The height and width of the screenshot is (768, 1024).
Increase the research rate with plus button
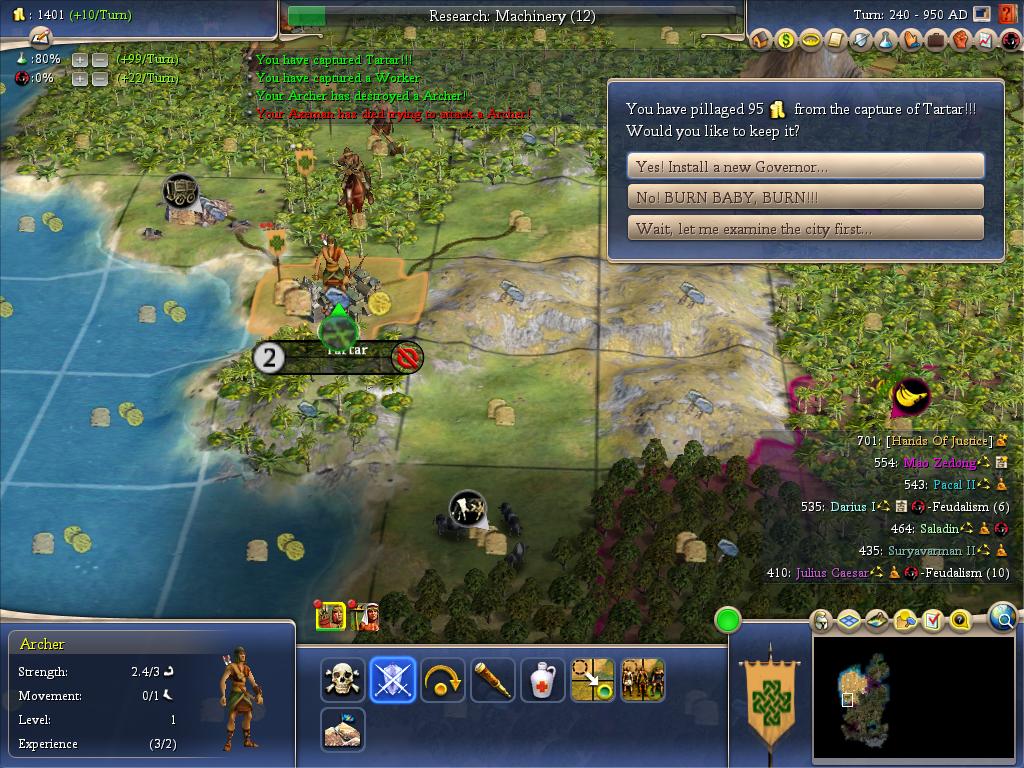[80, 60]
